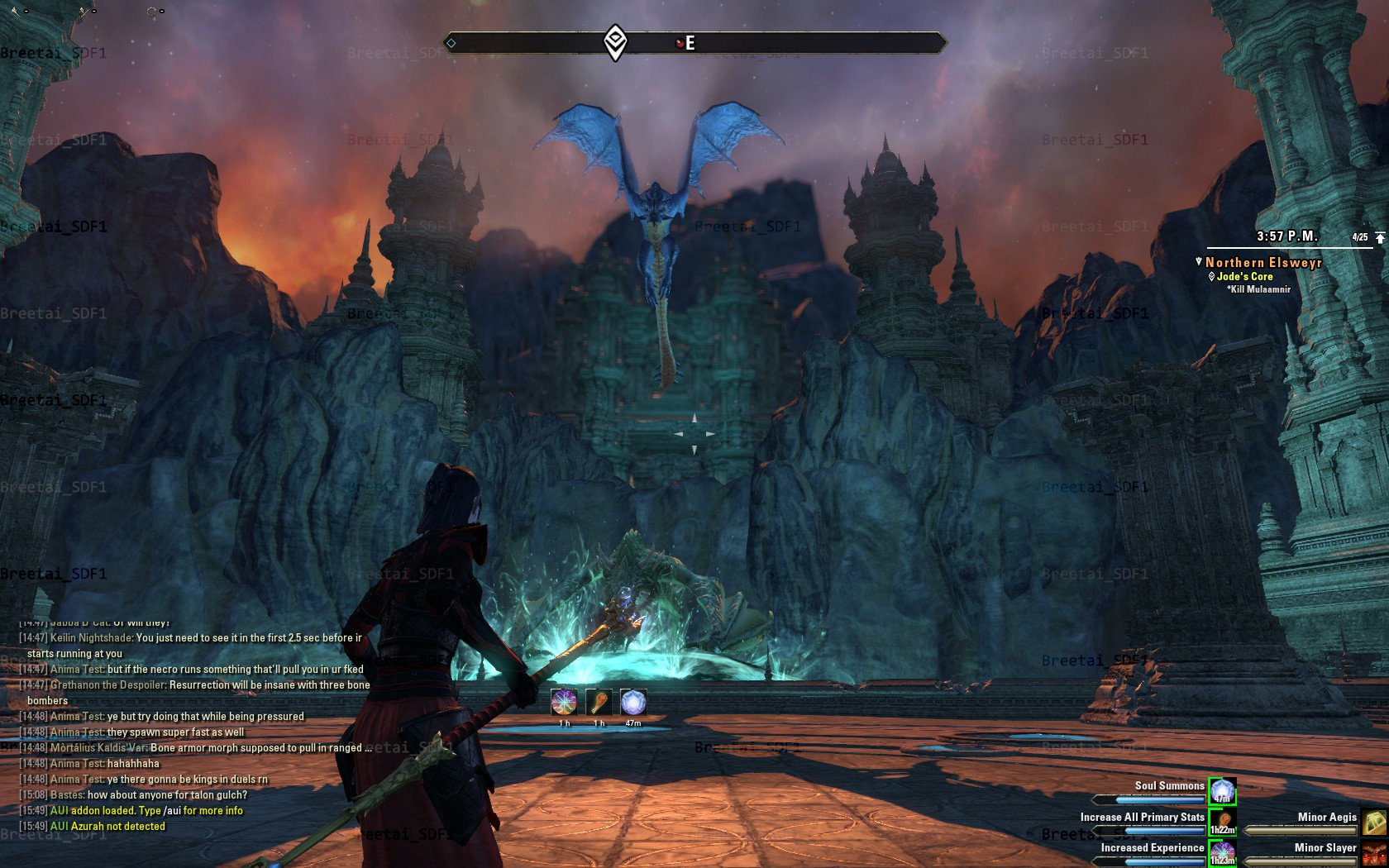This screenshot has height=868, width=1389.
Task: Click the up-arrow button beside 4/25
Action: tap(1380, 237)
